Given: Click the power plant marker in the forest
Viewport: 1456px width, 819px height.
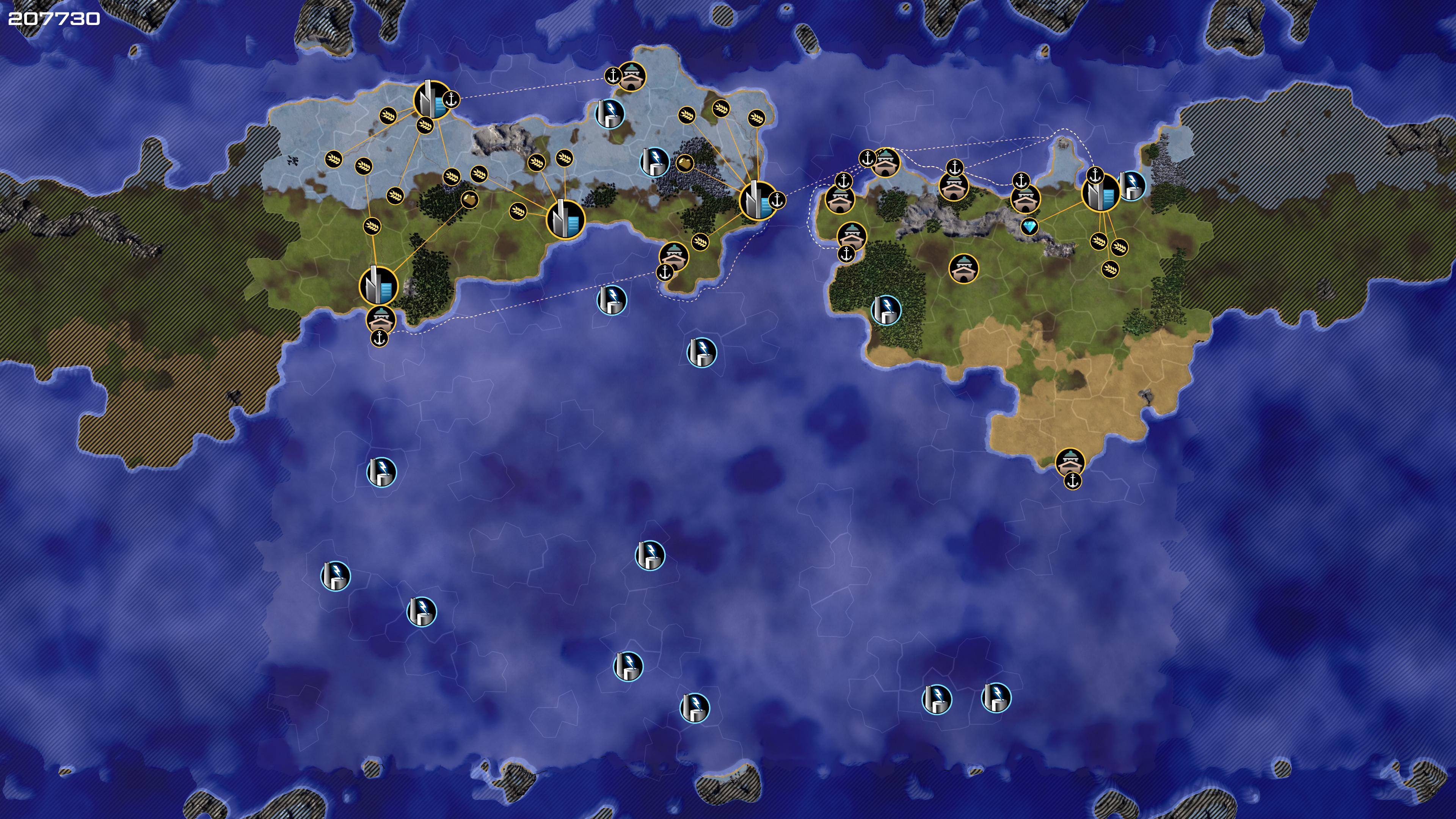Looking at the screenshot, I should point(886,310).
